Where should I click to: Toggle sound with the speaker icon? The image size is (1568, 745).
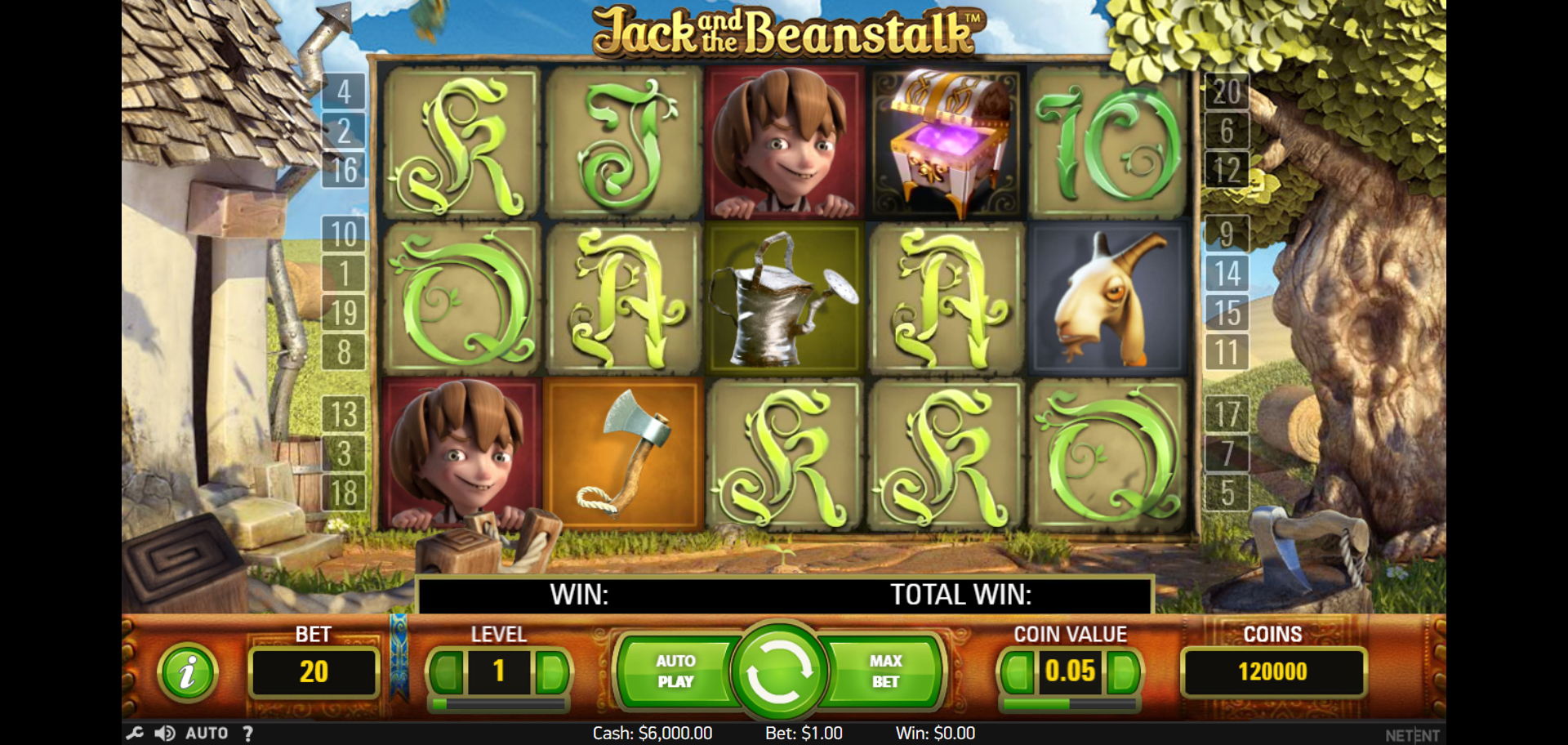165,733
